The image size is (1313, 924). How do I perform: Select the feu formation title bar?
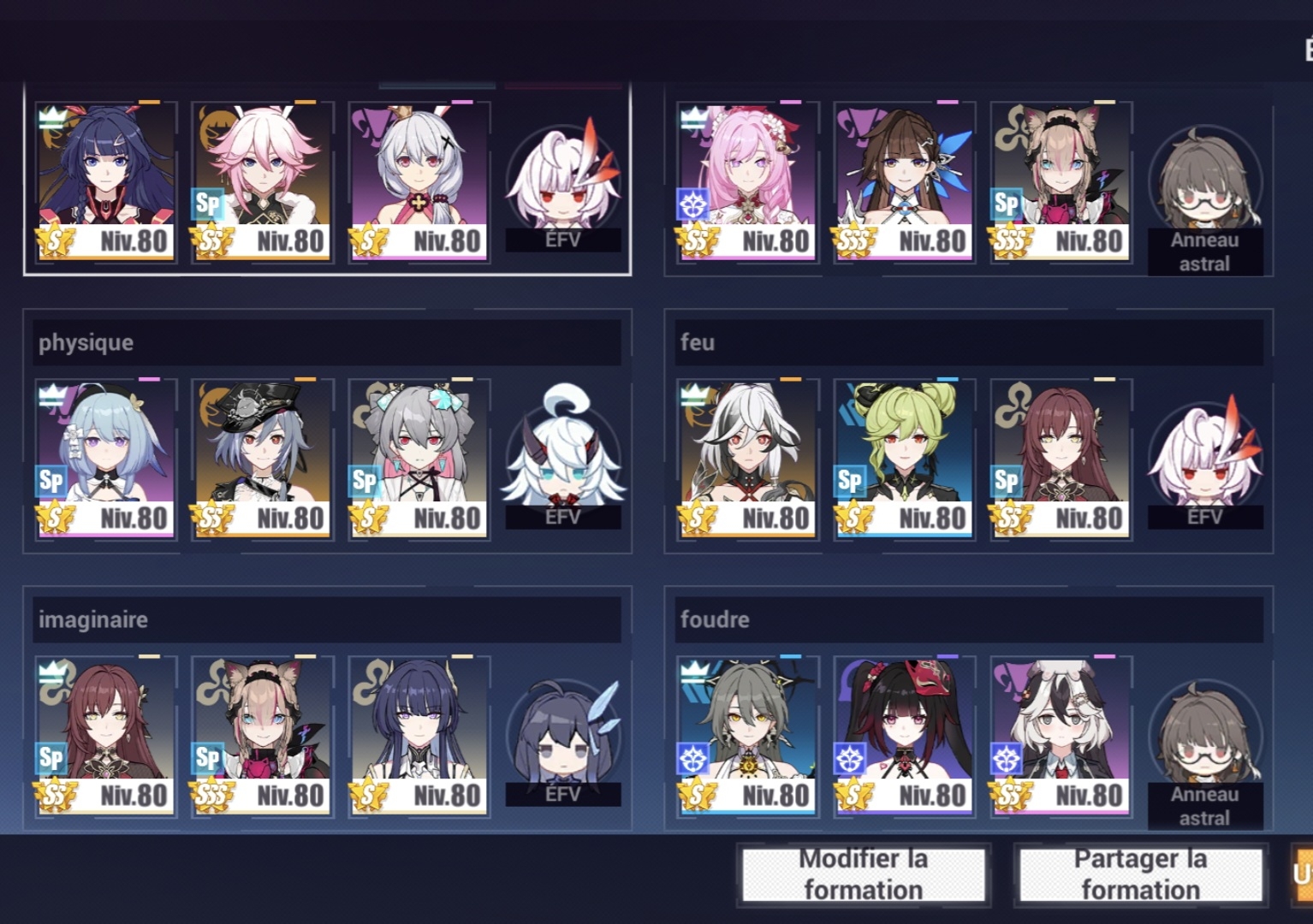click(969, 342)
